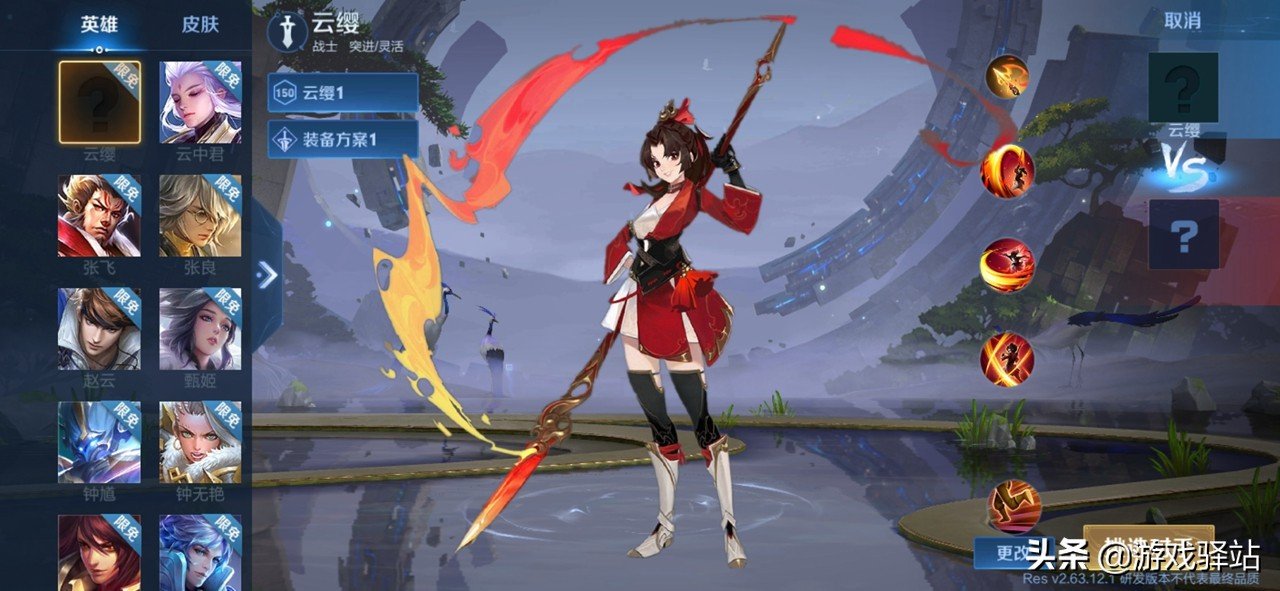Select the 张良 hero tile
This screenshot has width=1280, height=591.
(x=200, y=216)
